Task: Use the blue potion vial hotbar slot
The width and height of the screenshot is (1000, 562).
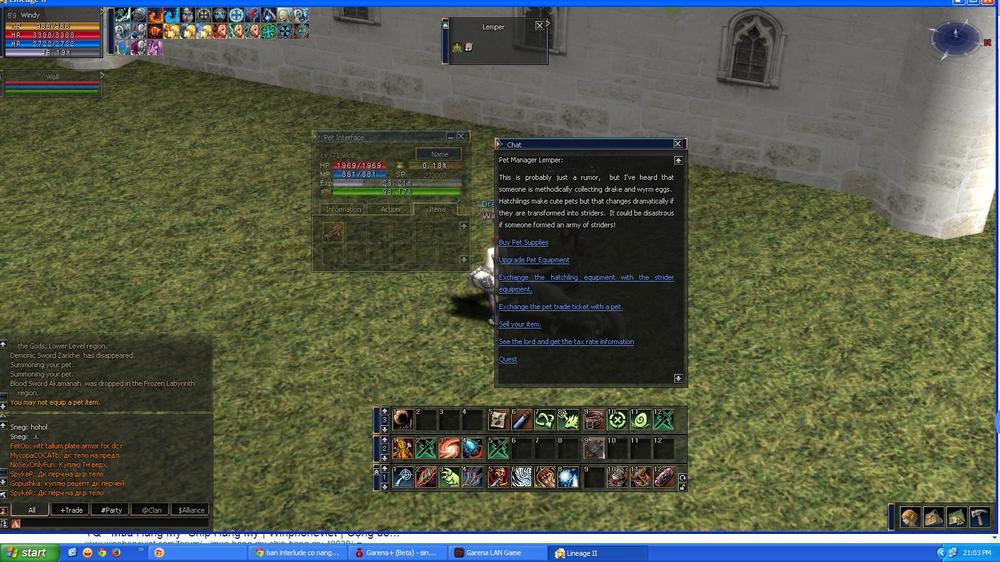Action: [x=521, y=420]
